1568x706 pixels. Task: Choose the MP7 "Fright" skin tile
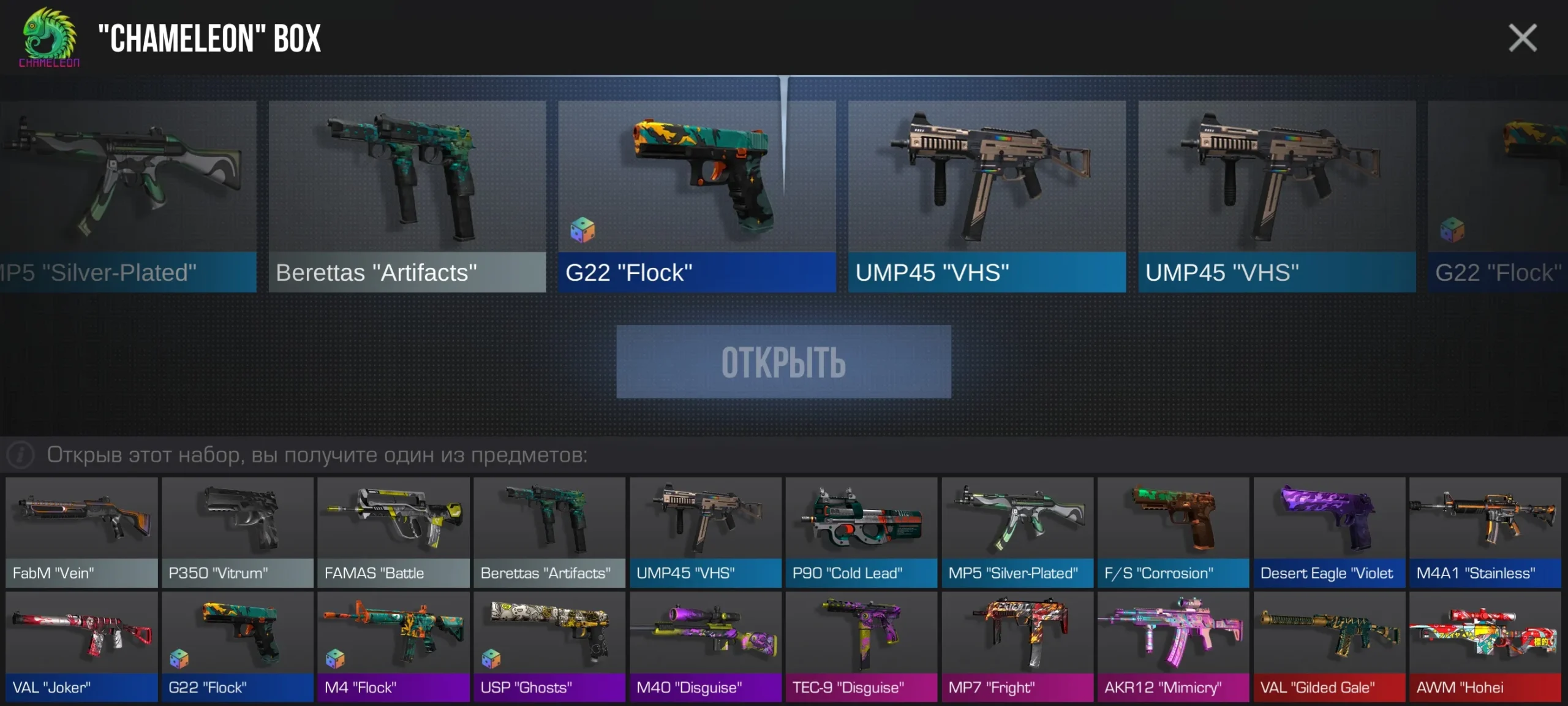[1017, 646]
